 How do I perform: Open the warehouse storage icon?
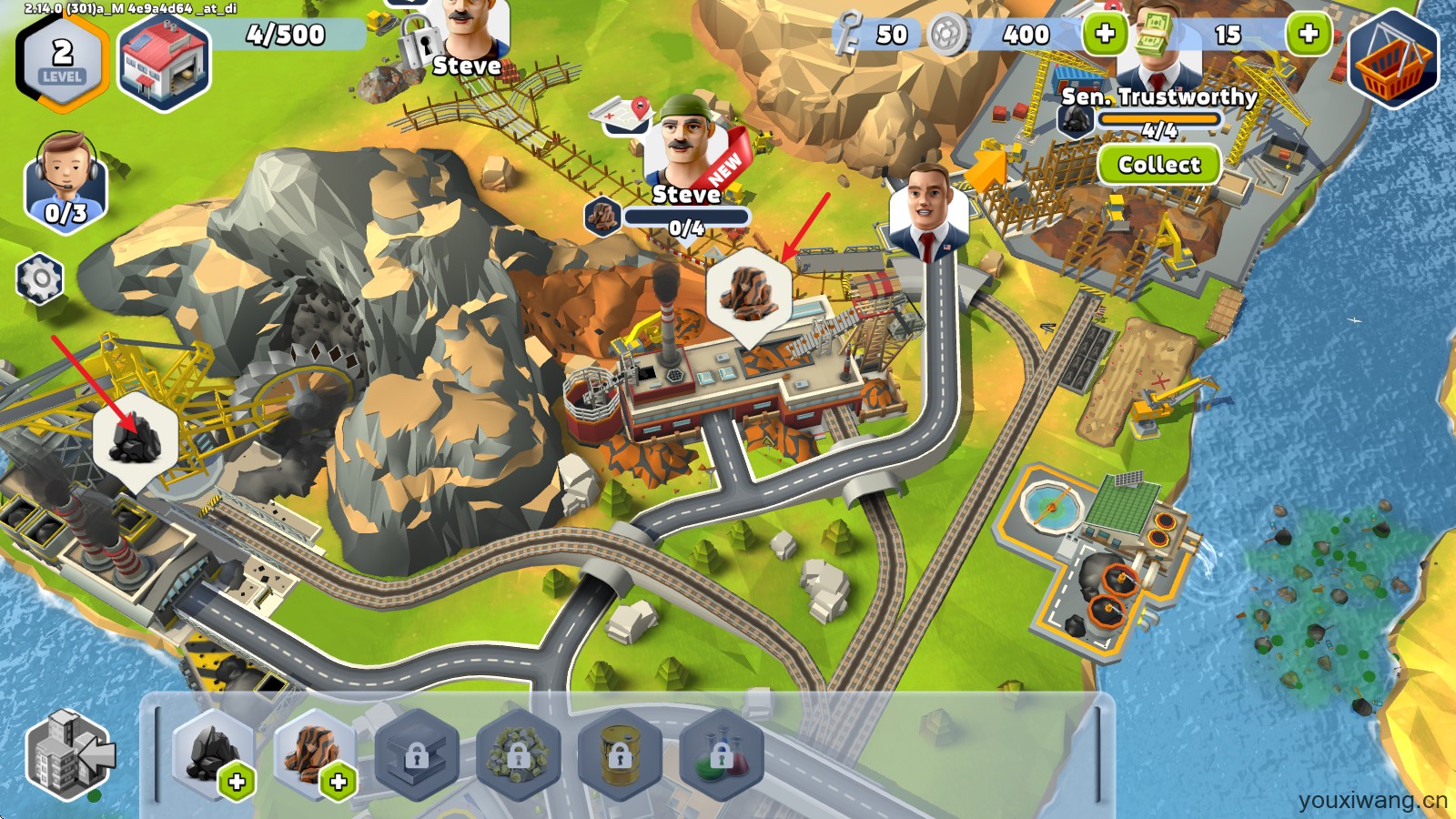pyautogui.click(x=163, y=62)
